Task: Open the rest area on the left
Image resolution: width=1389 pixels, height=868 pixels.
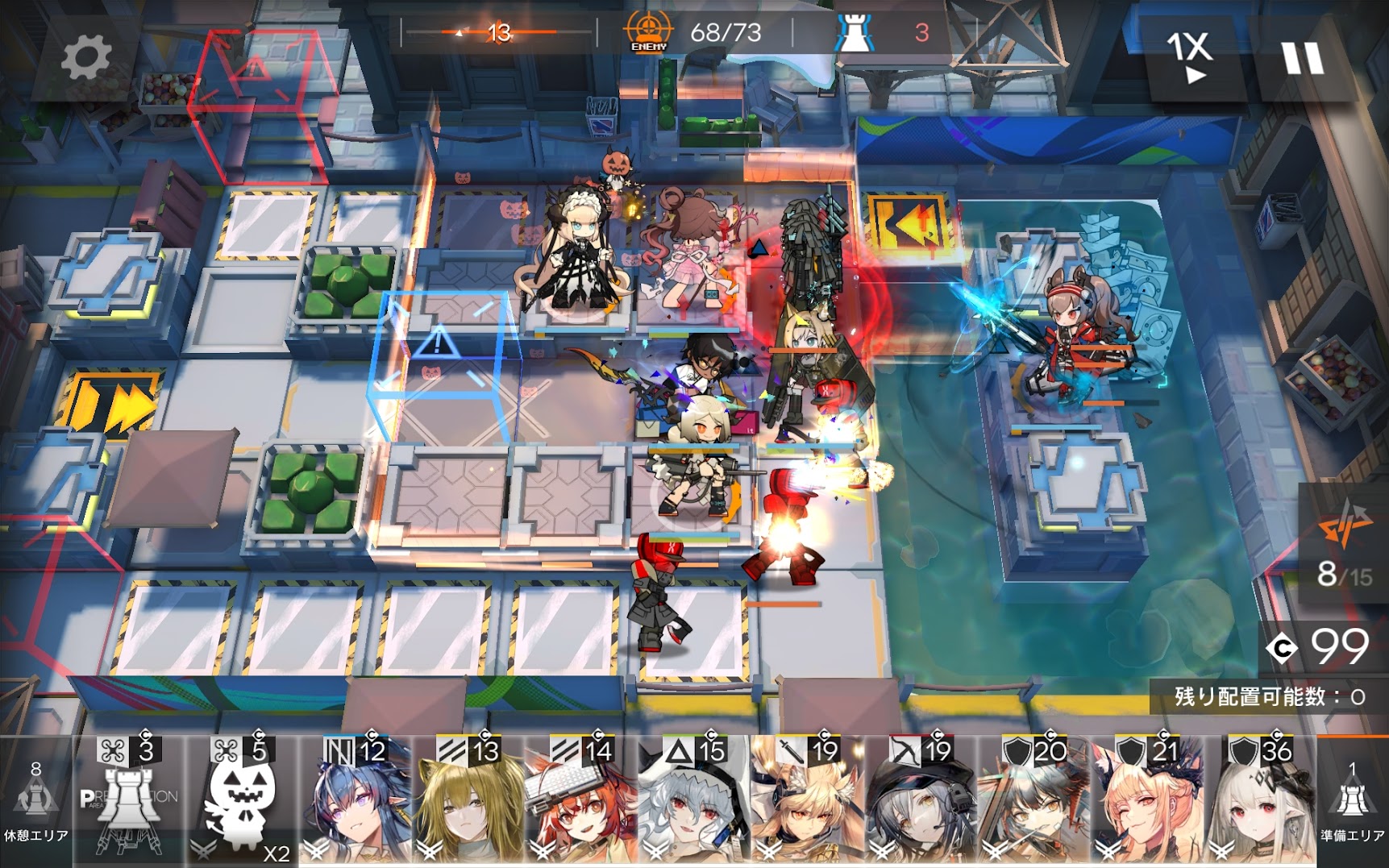Action: [x=35, y=802]
